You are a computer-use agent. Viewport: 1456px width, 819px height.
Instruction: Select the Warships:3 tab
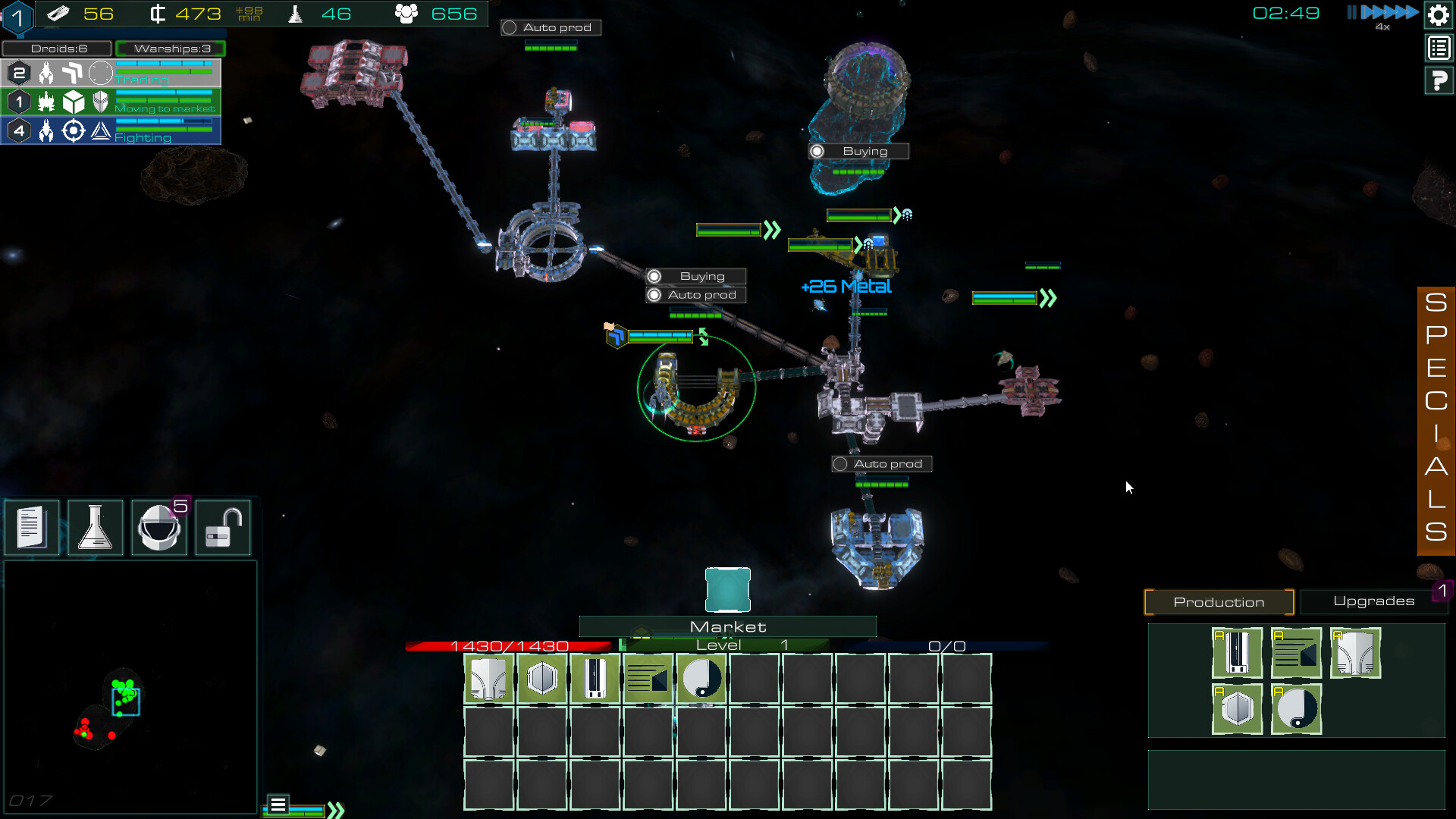pos(171,48)
